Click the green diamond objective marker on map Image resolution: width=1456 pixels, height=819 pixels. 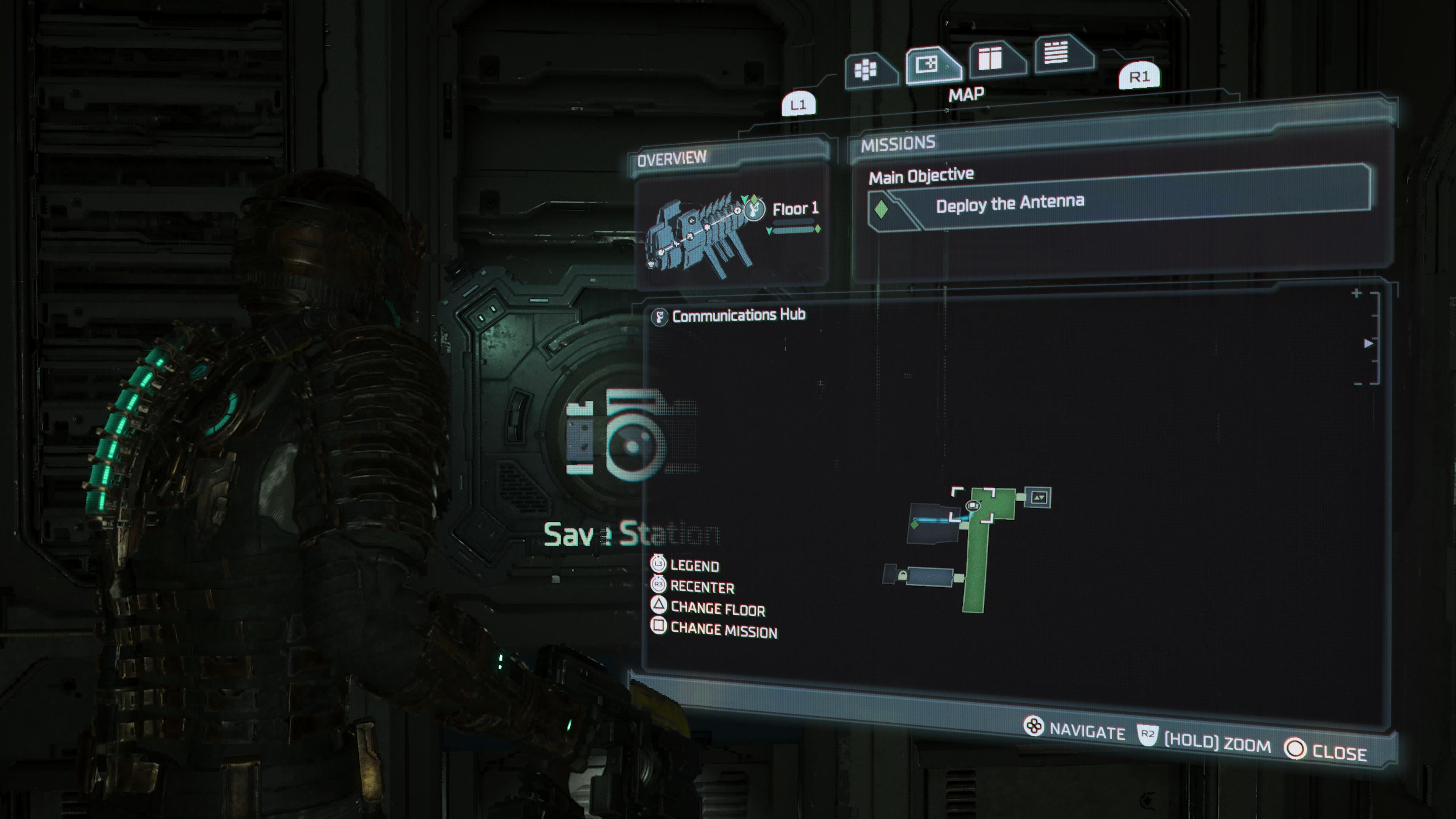point(915,525)
